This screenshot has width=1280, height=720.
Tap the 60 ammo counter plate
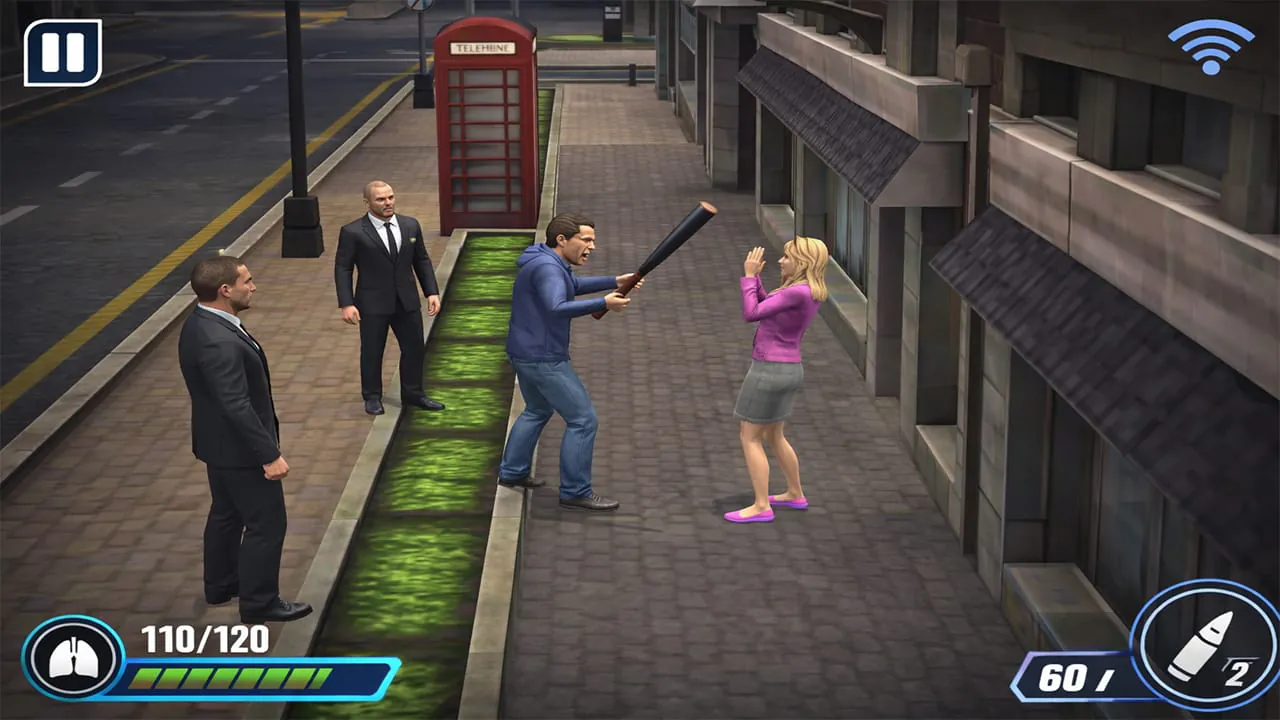[1075, 677]
